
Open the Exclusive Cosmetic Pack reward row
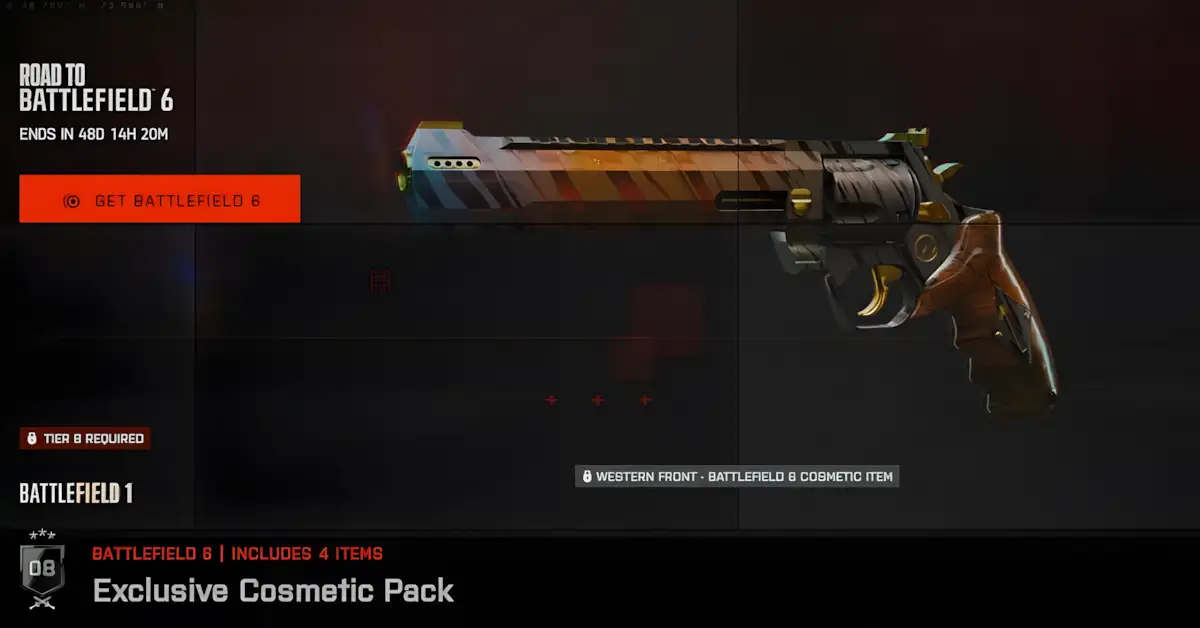pos(273,590)
